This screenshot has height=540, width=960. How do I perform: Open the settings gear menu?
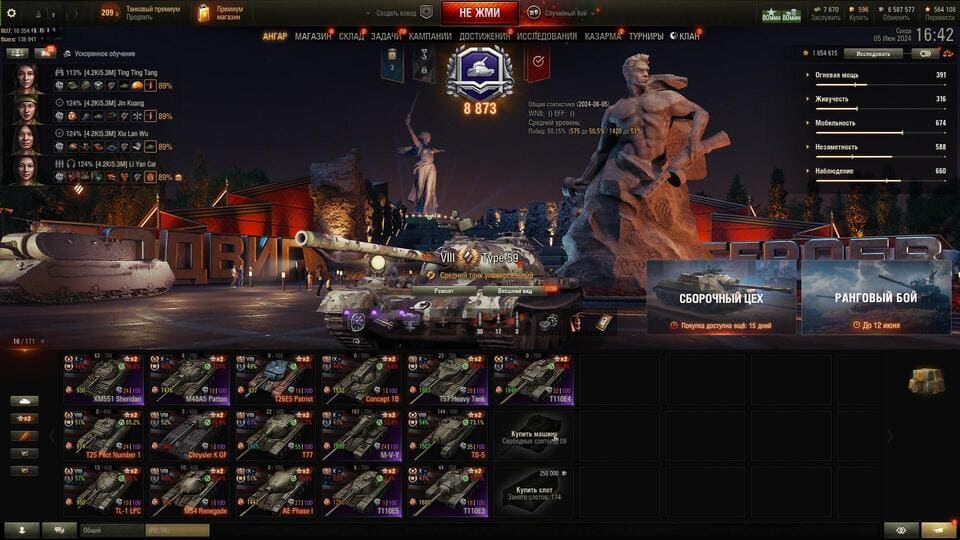(12, 13)
